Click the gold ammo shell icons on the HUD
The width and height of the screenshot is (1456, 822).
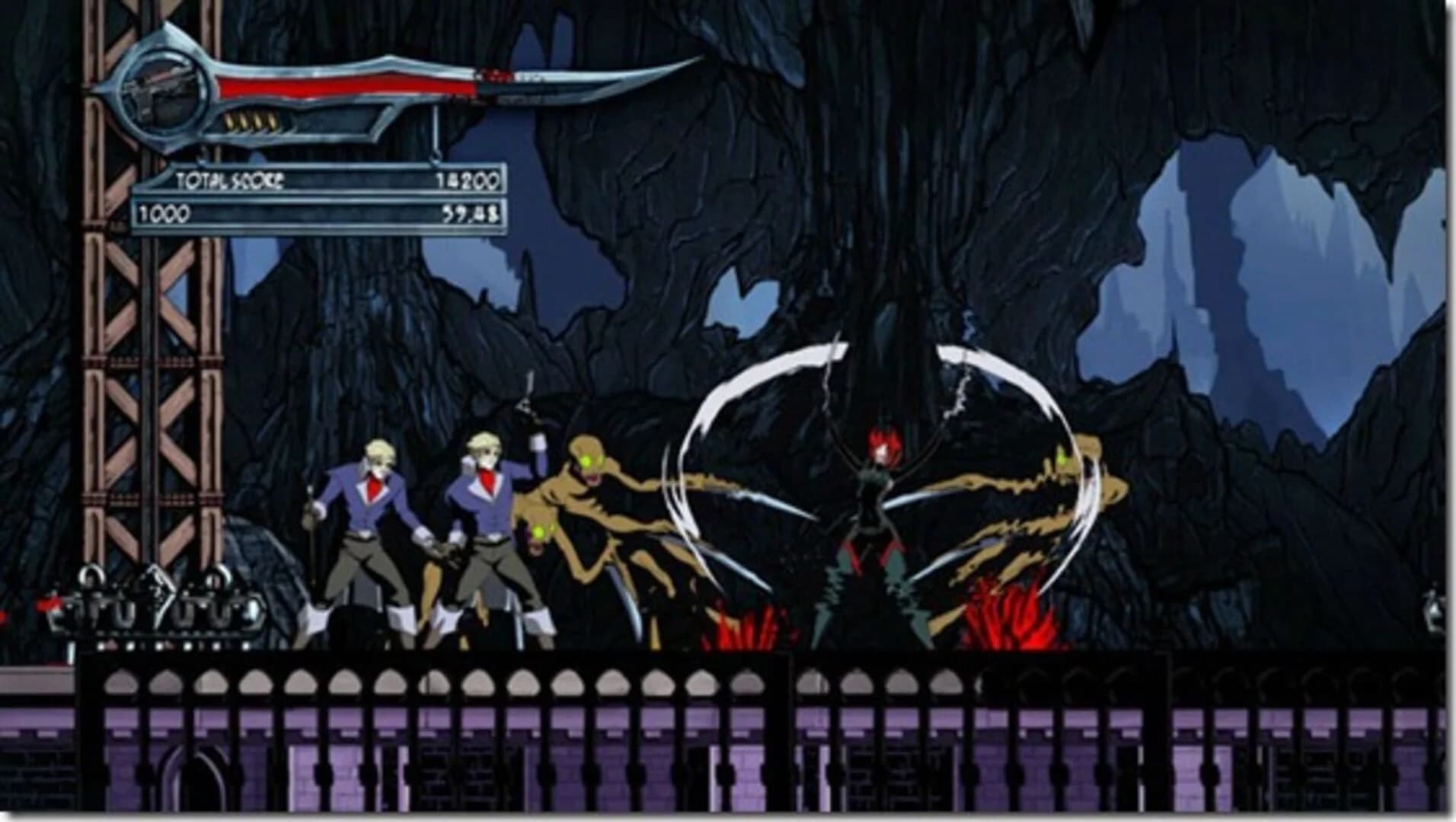pyautogui.click(x=251, y=122)
